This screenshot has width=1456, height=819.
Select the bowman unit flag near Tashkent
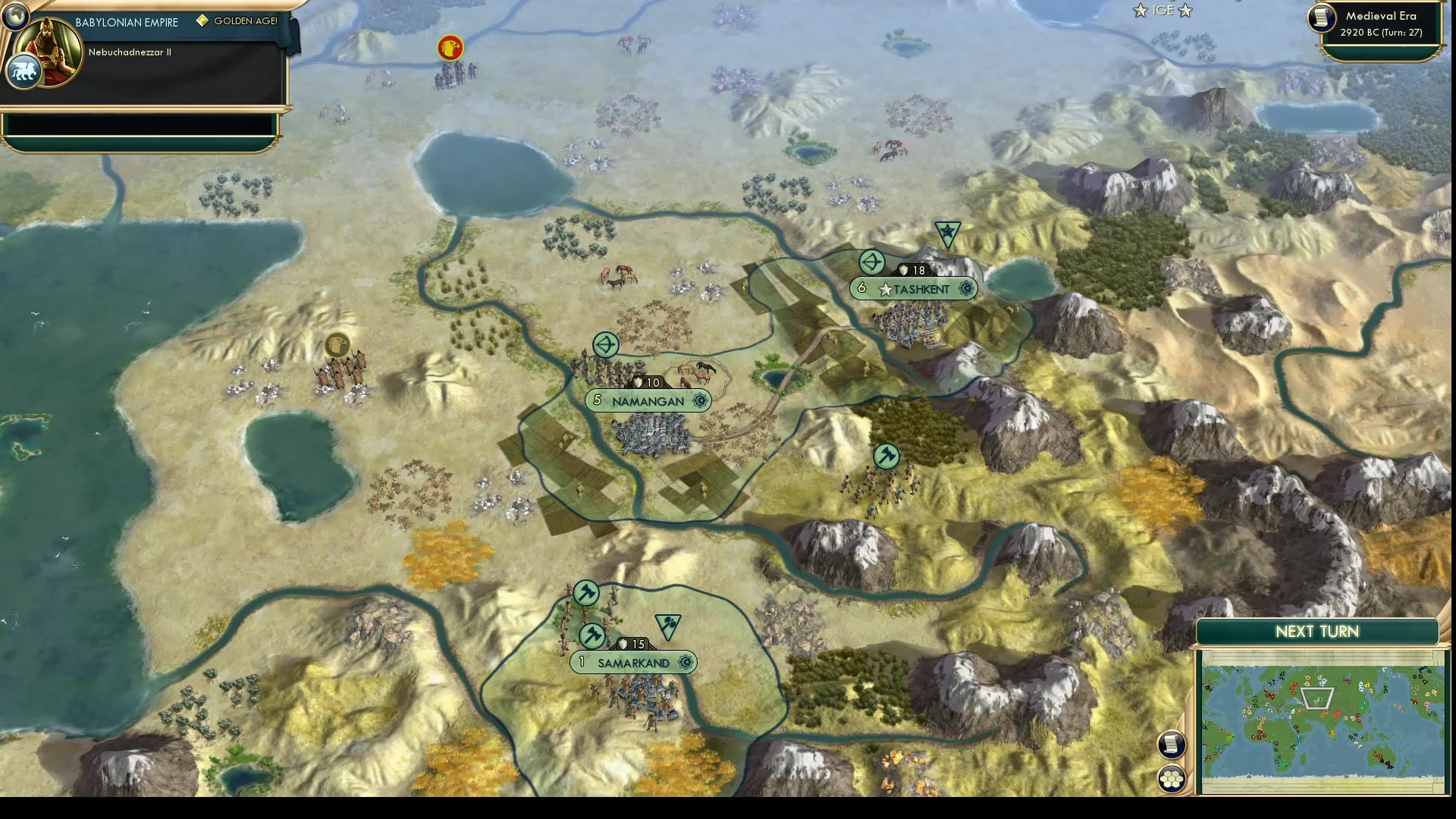(x=872, y=262)
